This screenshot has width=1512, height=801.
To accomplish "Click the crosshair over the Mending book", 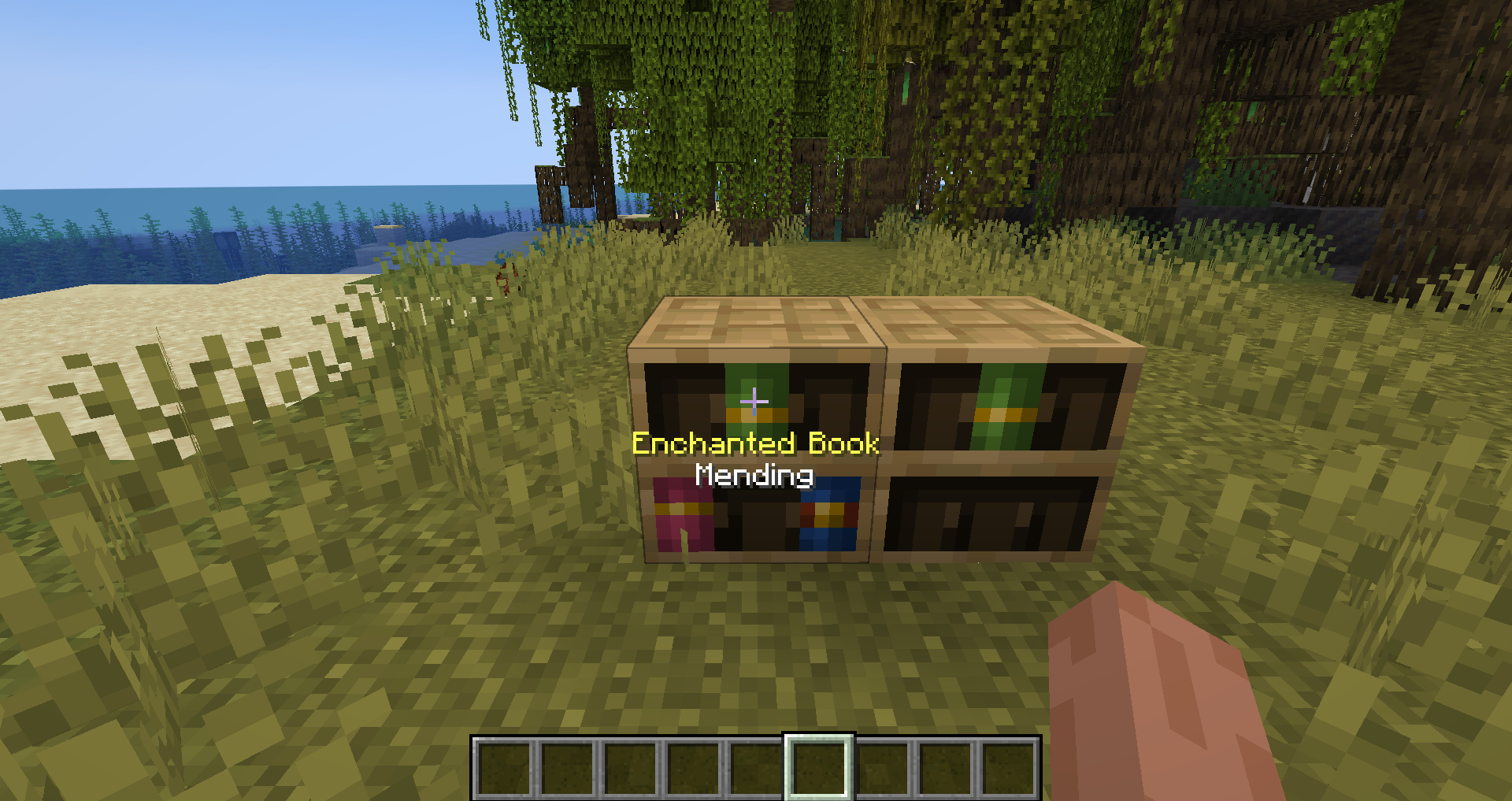I will pos(754,401).
